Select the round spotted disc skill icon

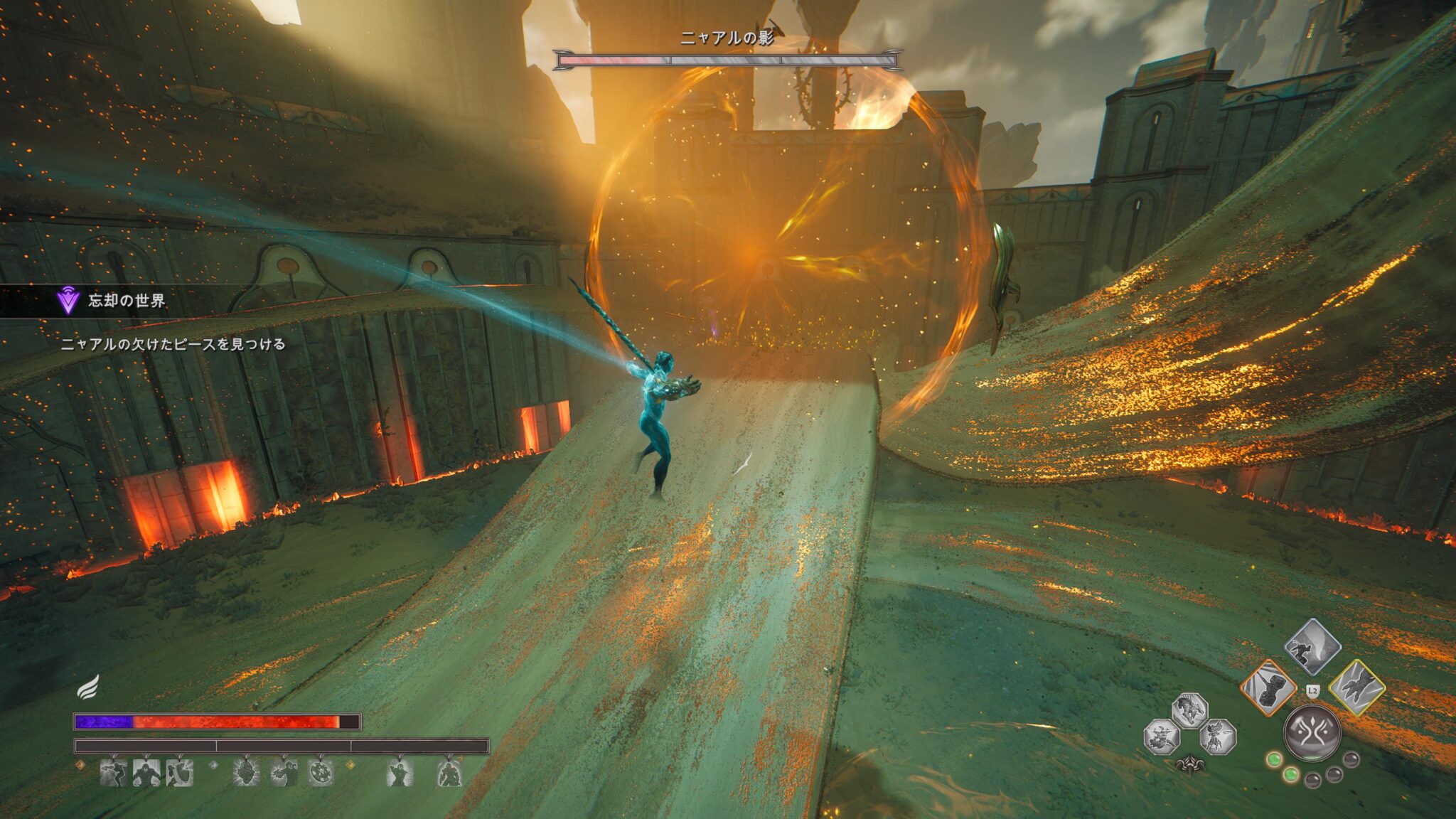[321, 773]
